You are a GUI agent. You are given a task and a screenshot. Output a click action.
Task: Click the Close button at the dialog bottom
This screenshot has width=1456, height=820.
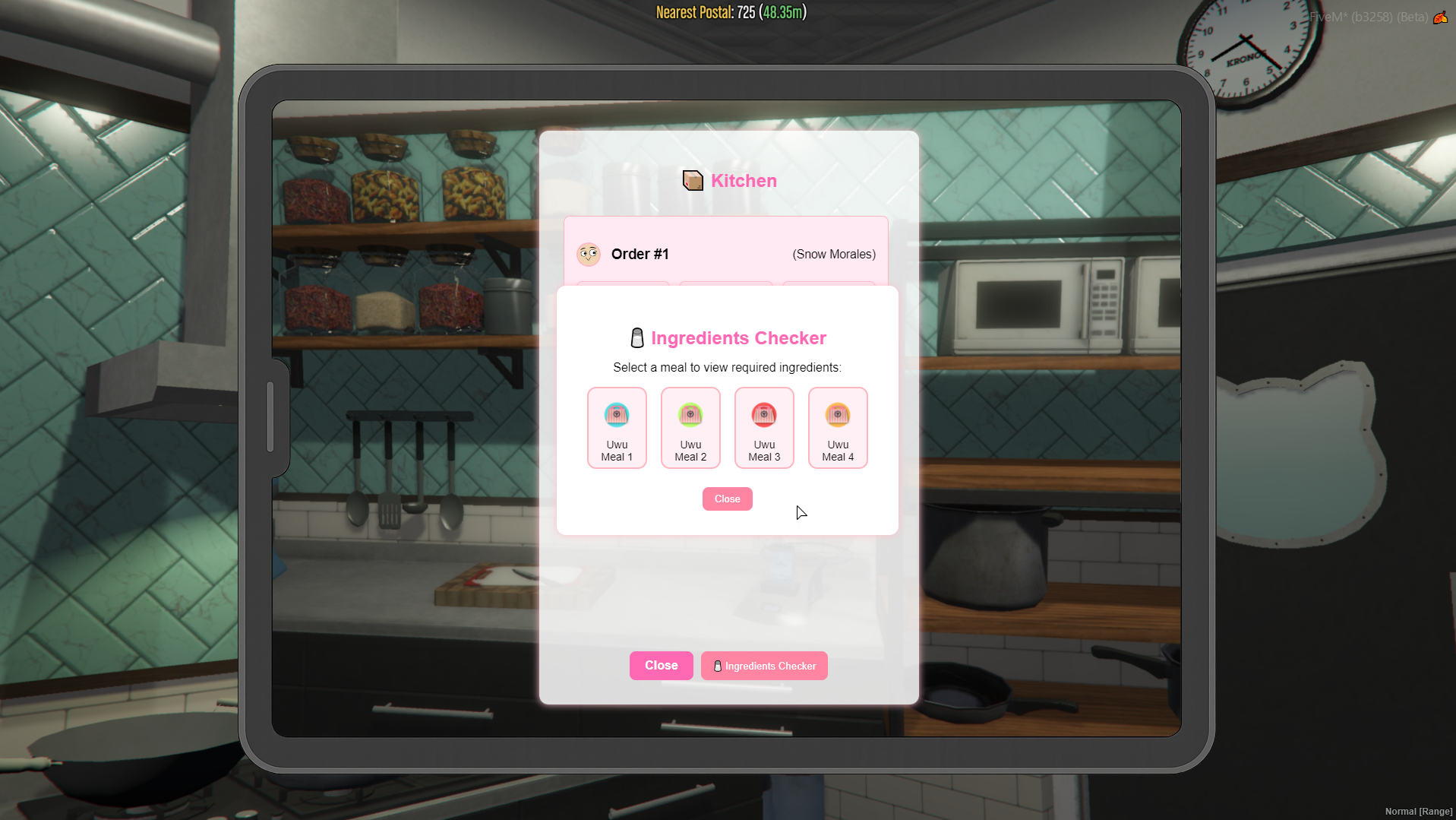tap(661, 665)
